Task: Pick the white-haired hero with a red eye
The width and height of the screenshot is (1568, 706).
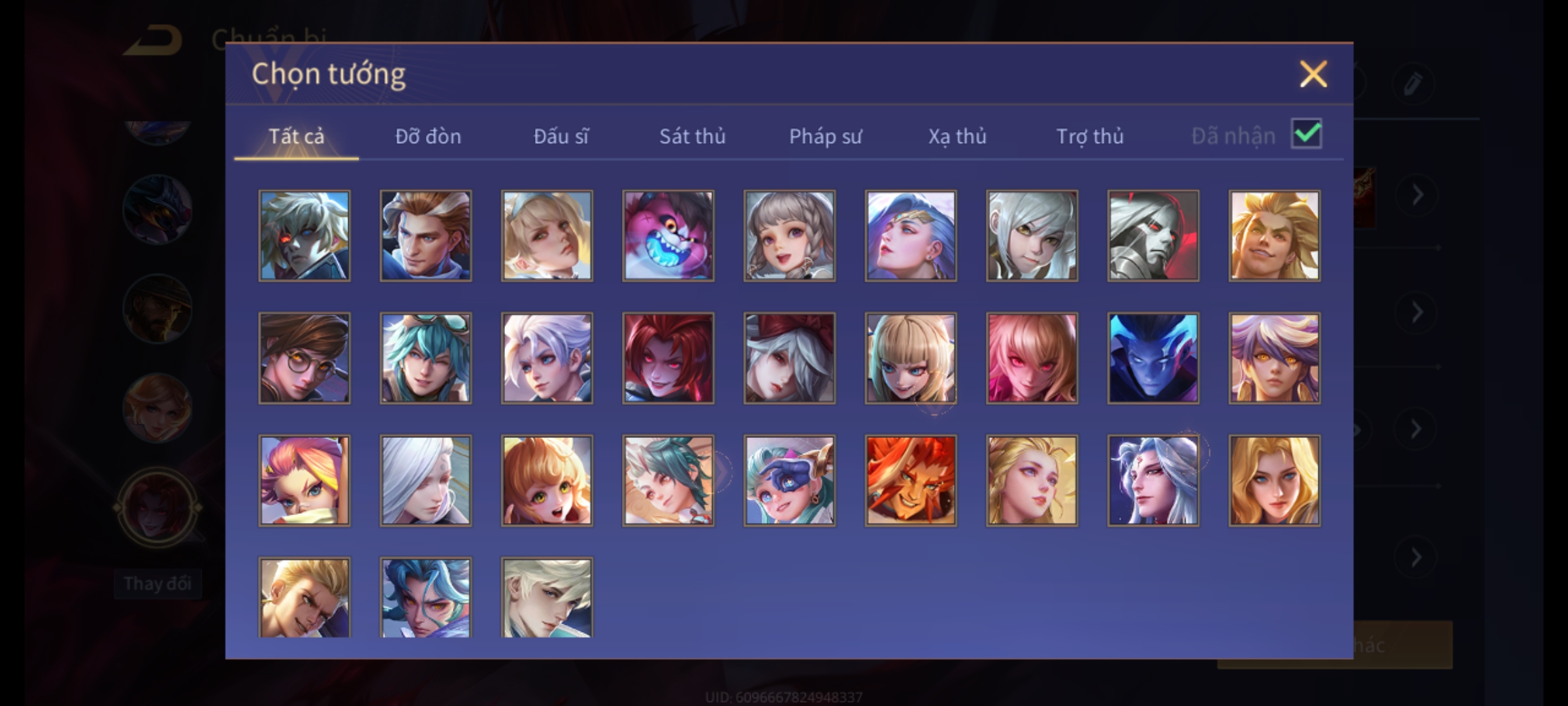Action: point(304,236)
